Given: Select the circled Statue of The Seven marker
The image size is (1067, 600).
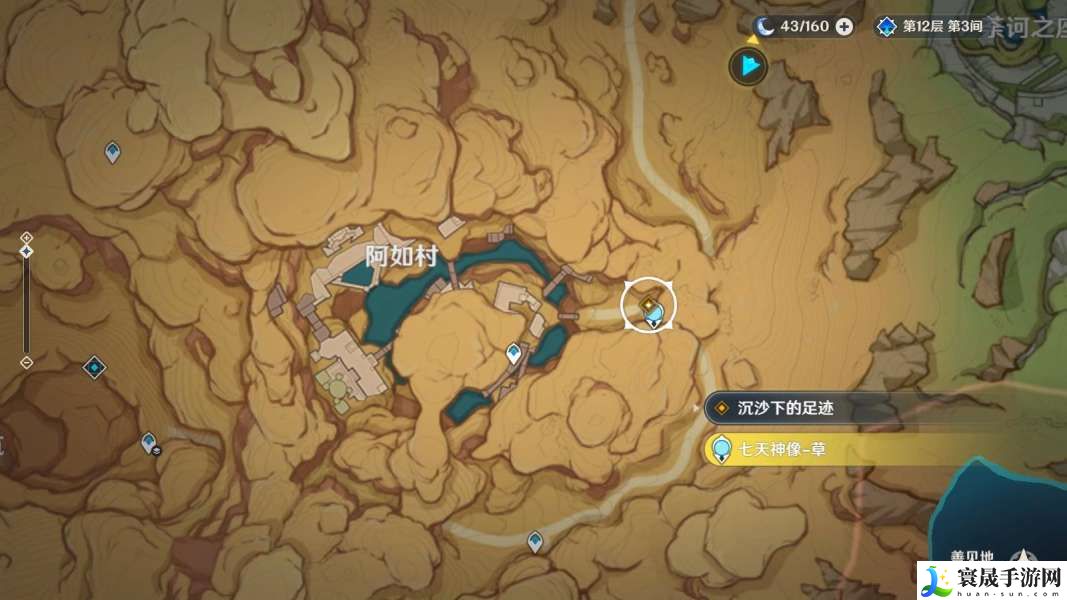Looking at the screenshot, I should coord(649,306).
